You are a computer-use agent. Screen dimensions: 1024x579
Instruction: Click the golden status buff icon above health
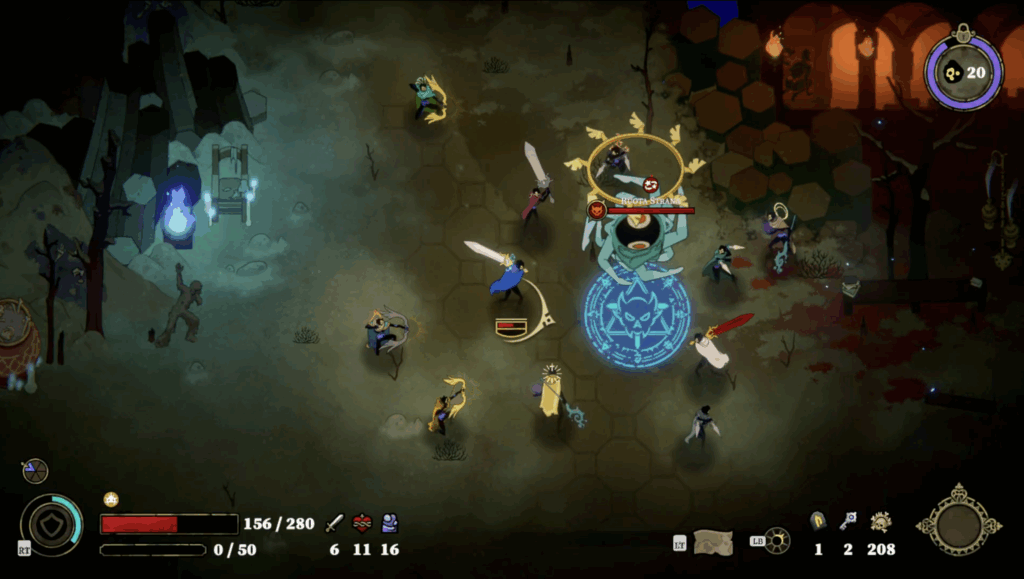pos(111,499)
